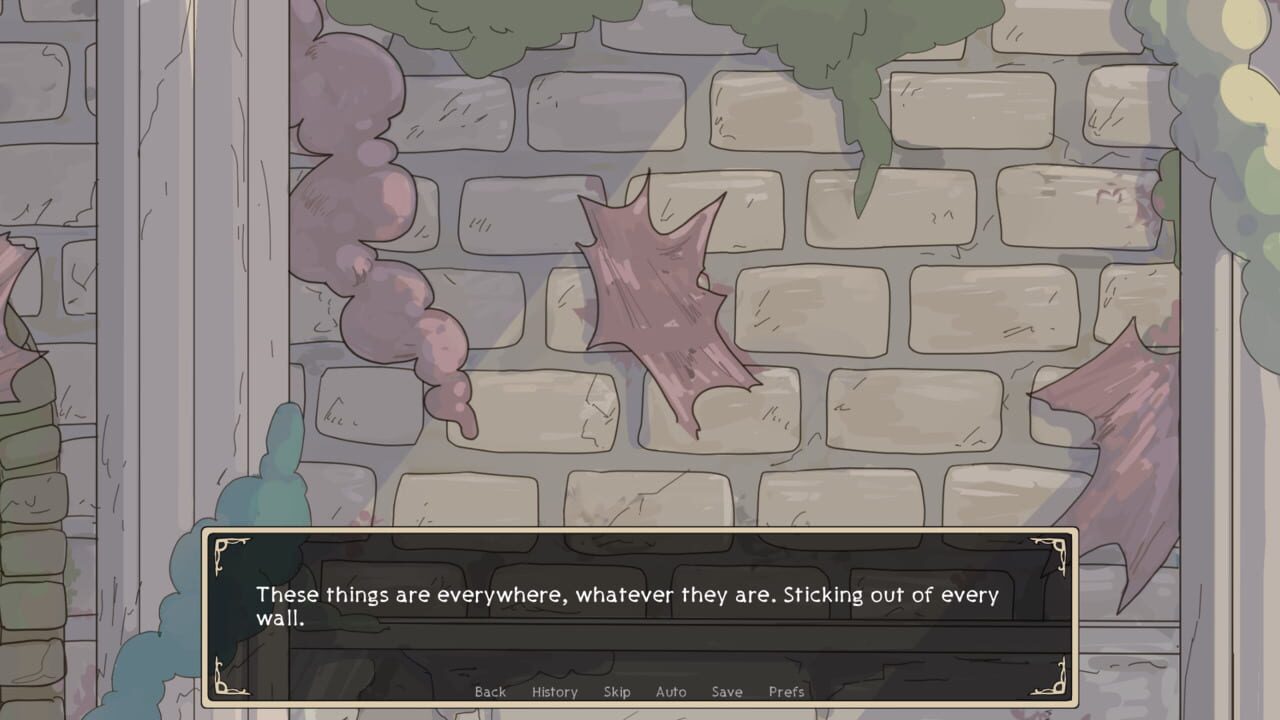Image resolution: width=1280 pixels, height=720 pixels.
Task: Disable Skip mode by clicking Skip again
Action: pos(616,691)
